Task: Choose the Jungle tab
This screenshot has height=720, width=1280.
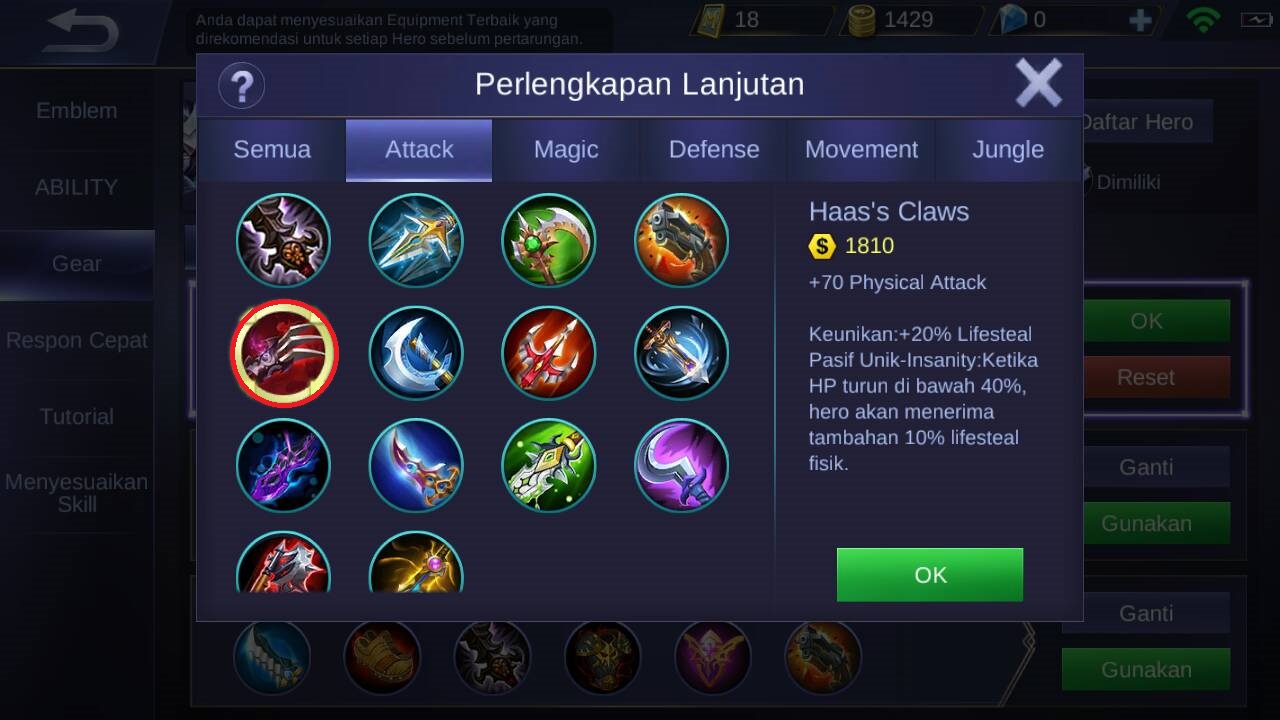Action: 1008,150
